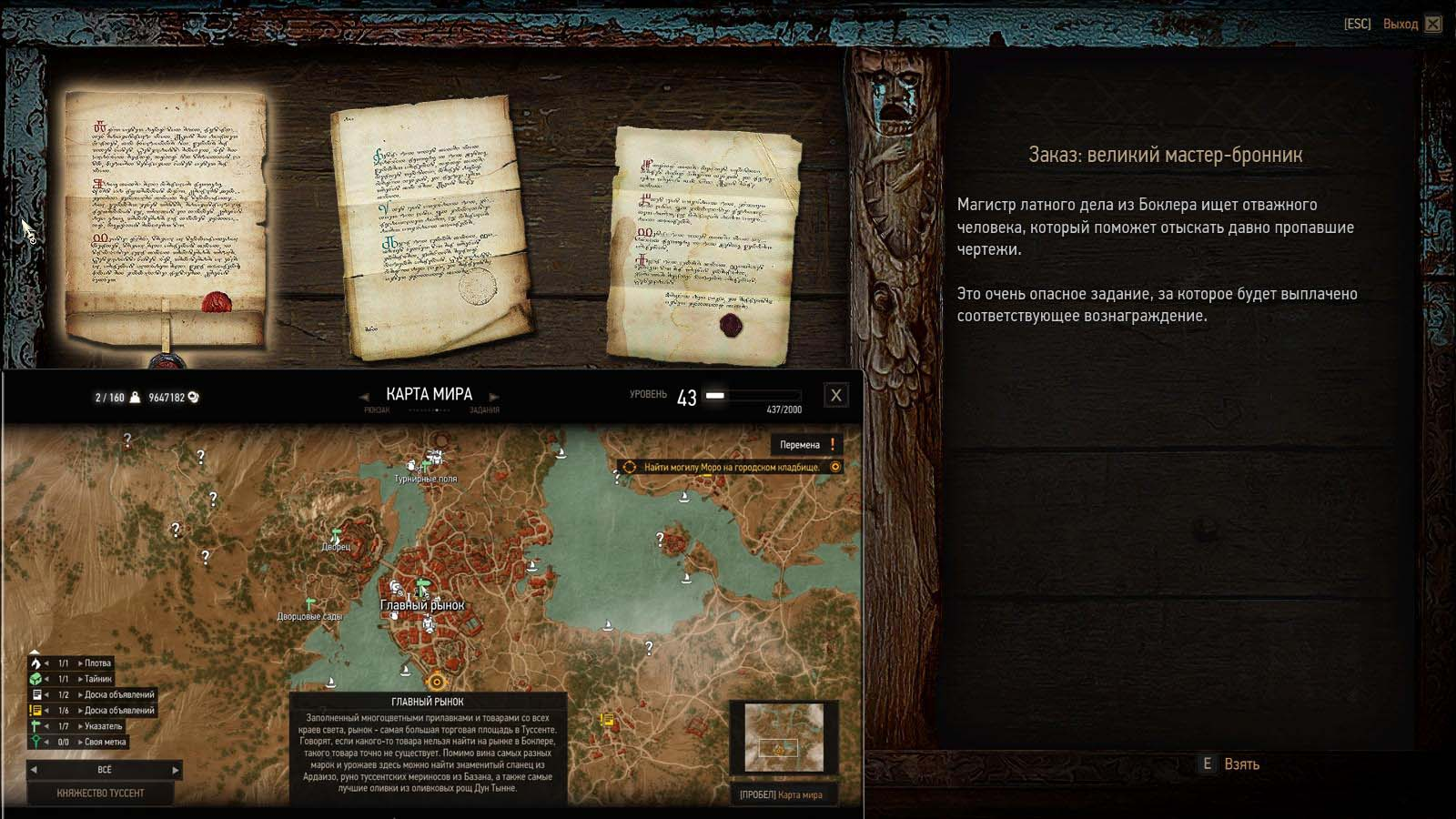
Task: Open the Княжество Туссент region button
Action: point(100,794)
